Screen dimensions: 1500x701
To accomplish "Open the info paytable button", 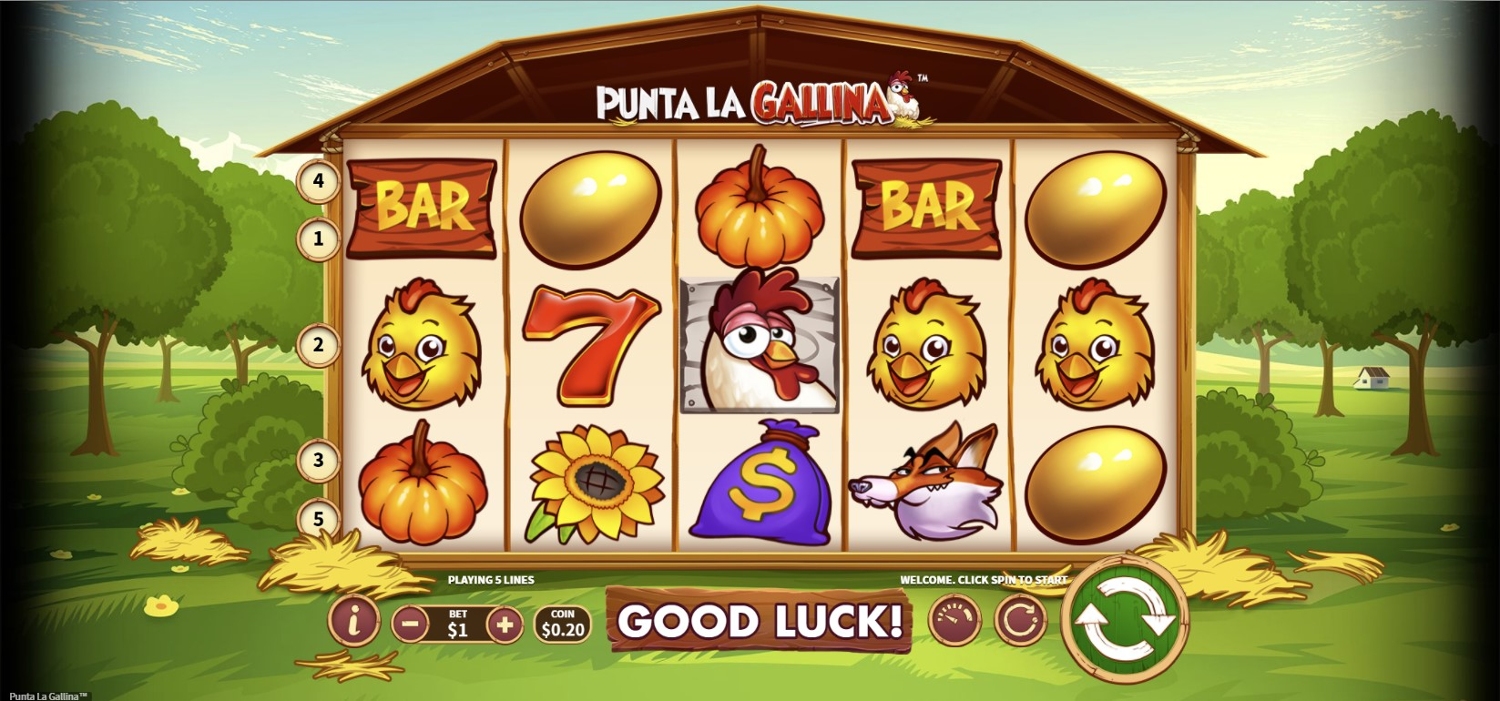I will [354, 621].
